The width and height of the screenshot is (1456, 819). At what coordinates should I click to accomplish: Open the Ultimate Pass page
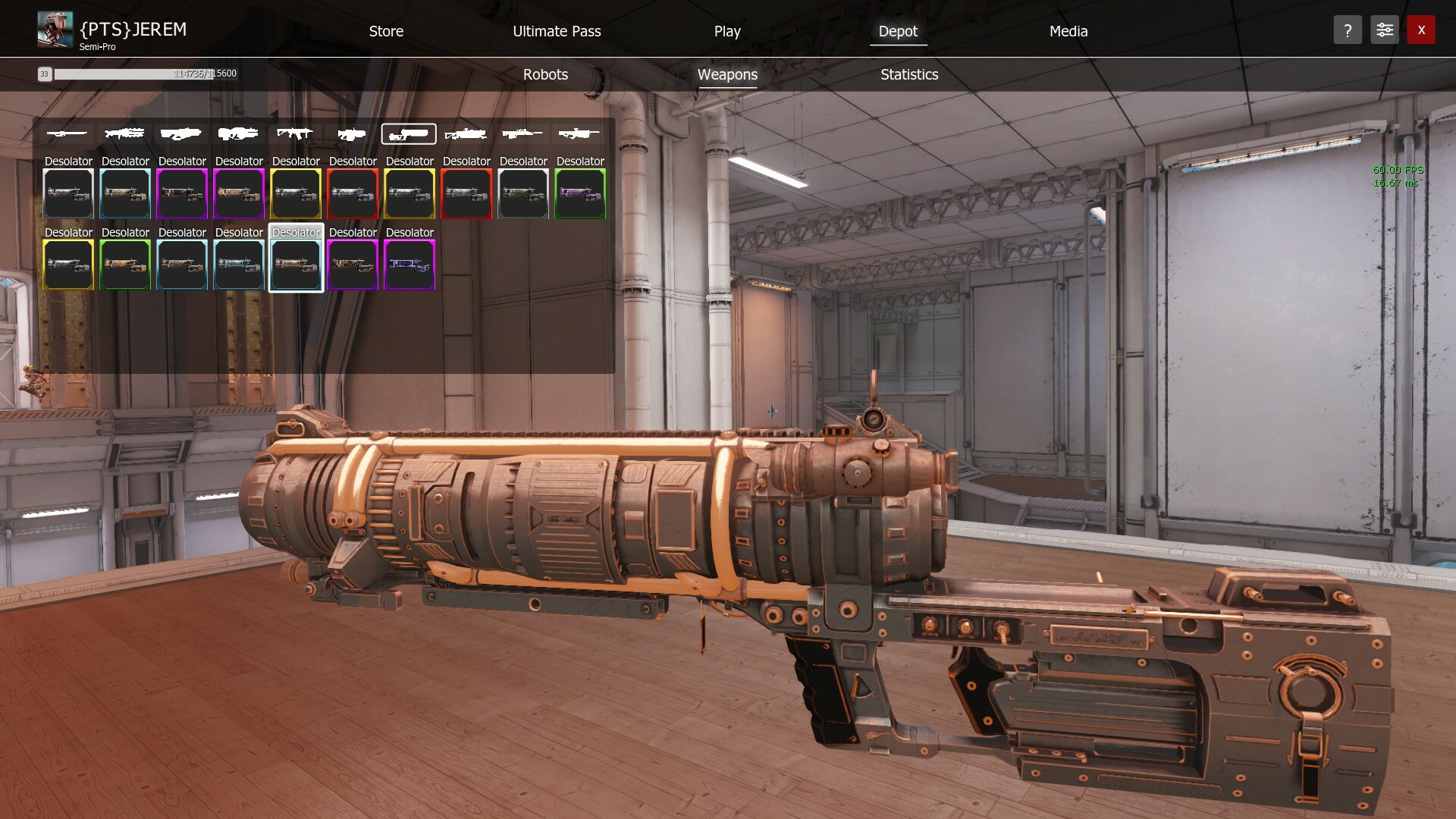click(x=557, y=31)
